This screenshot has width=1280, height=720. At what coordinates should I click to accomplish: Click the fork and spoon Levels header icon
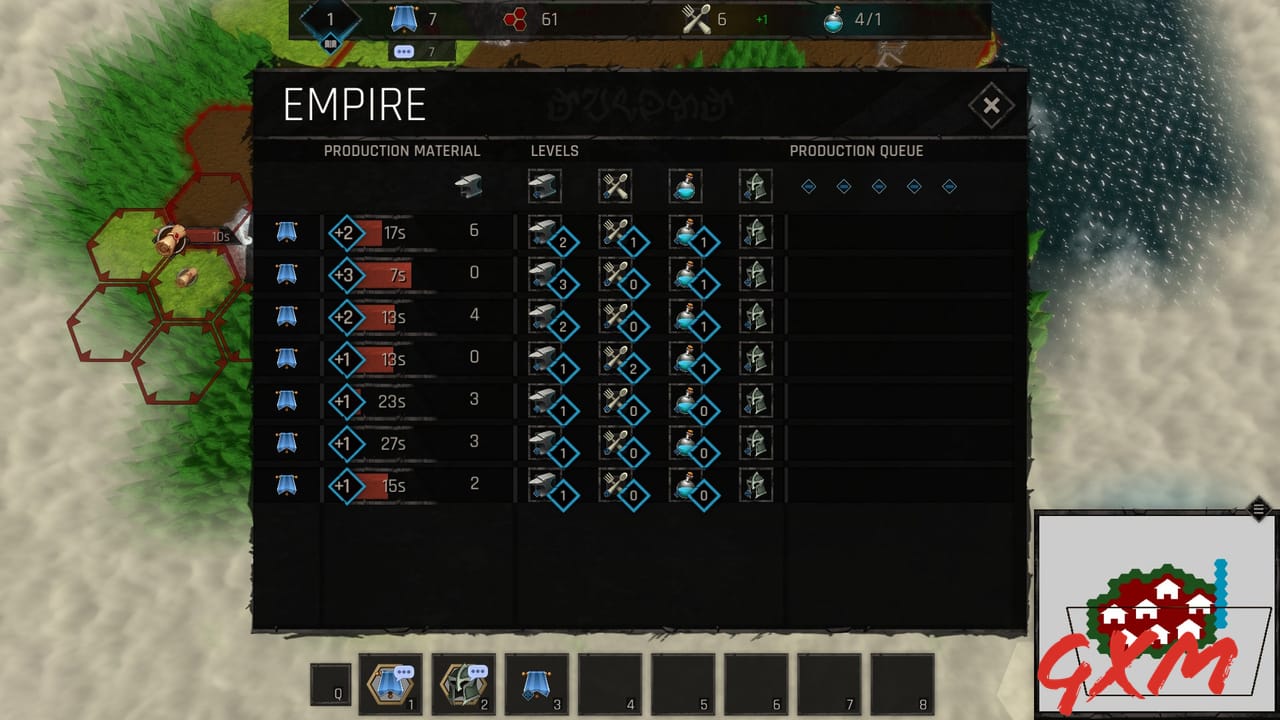pos(615,186)
